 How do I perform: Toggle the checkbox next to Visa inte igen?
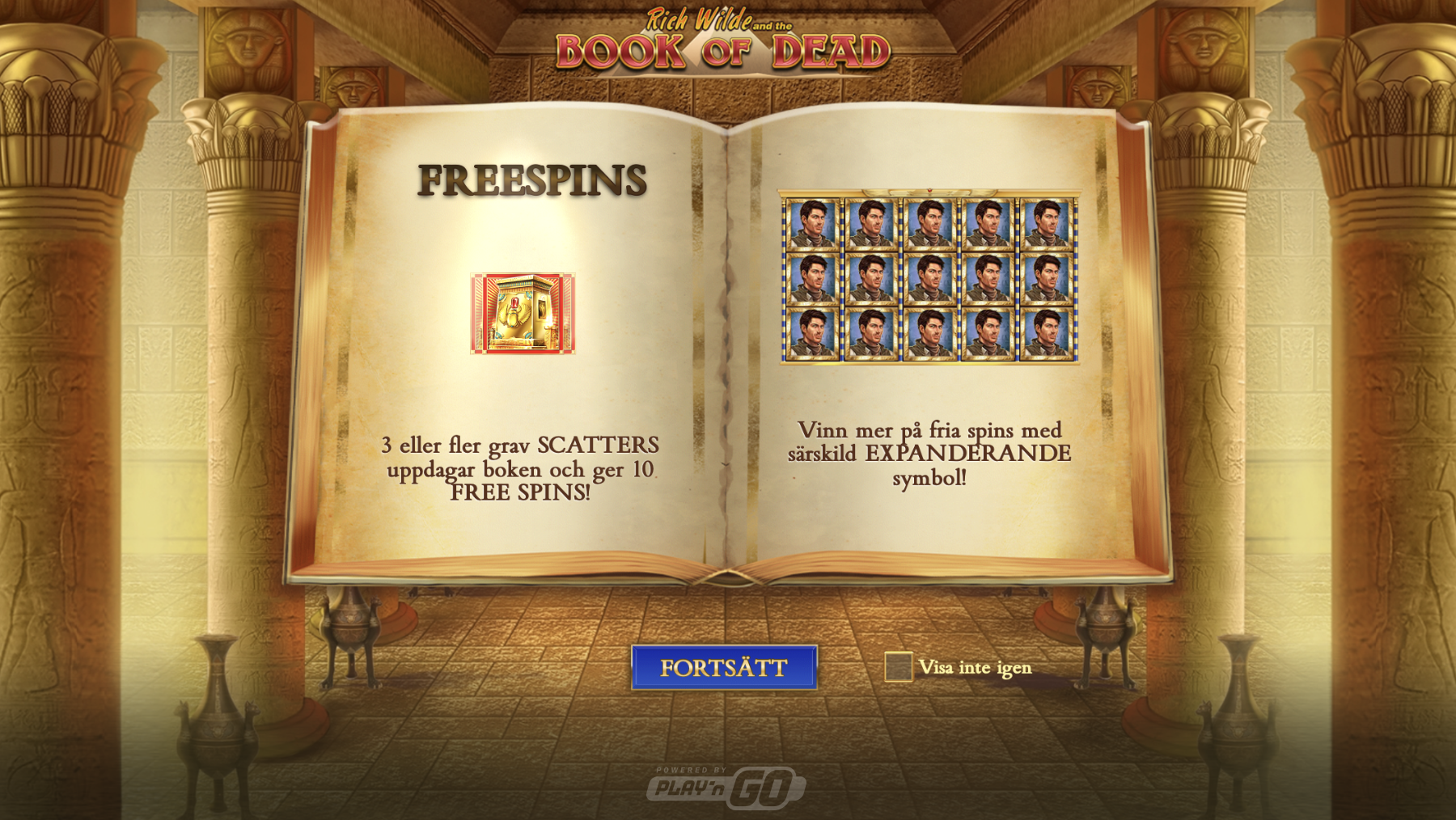pyautogui.click(x=899, y=668)
